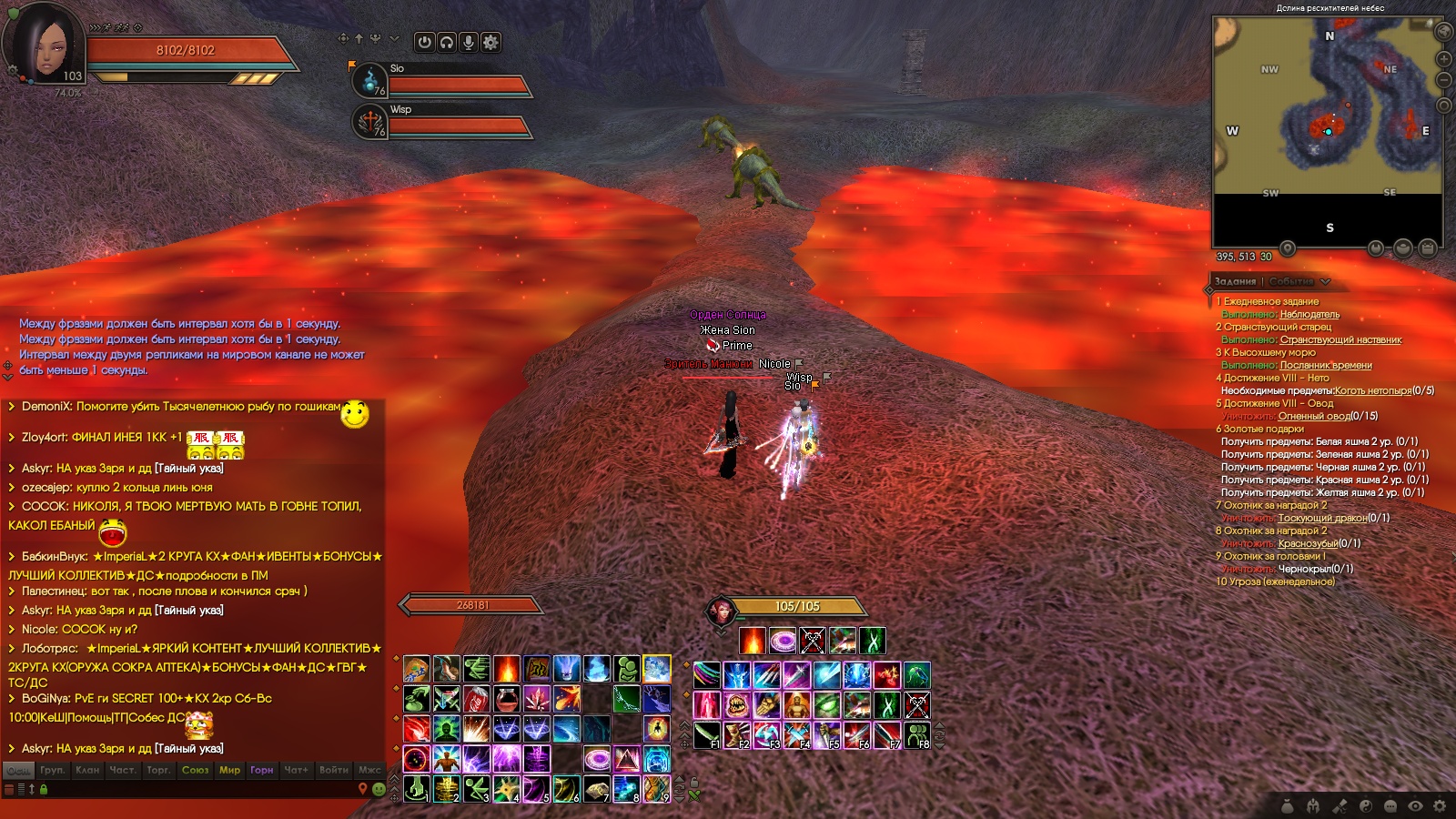Screen dimensions: 1456x819
Task: Toggle the microphone button
Action: point(469,42)
